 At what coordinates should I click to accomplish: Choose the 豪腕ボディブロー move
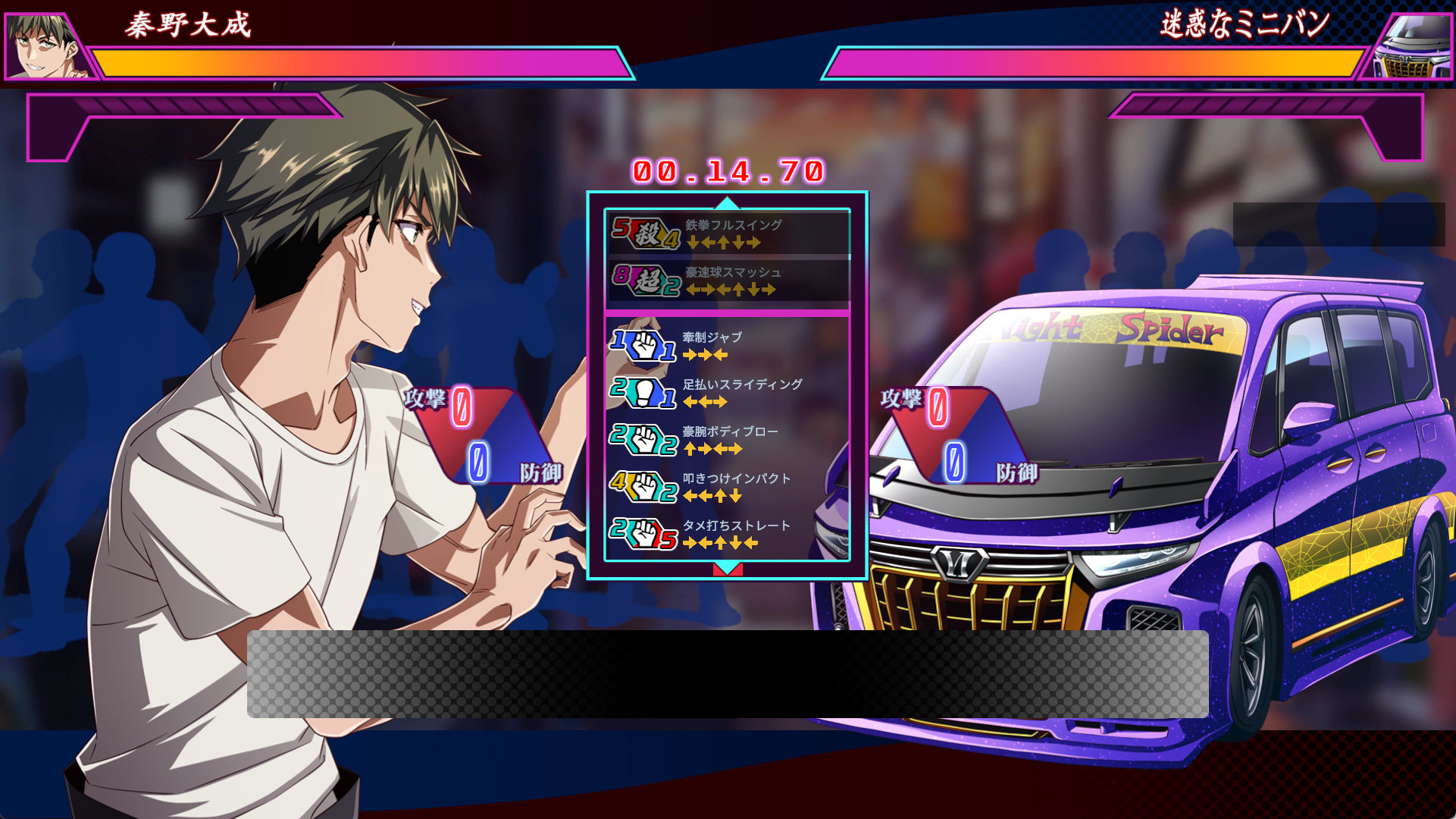[726, 439]
